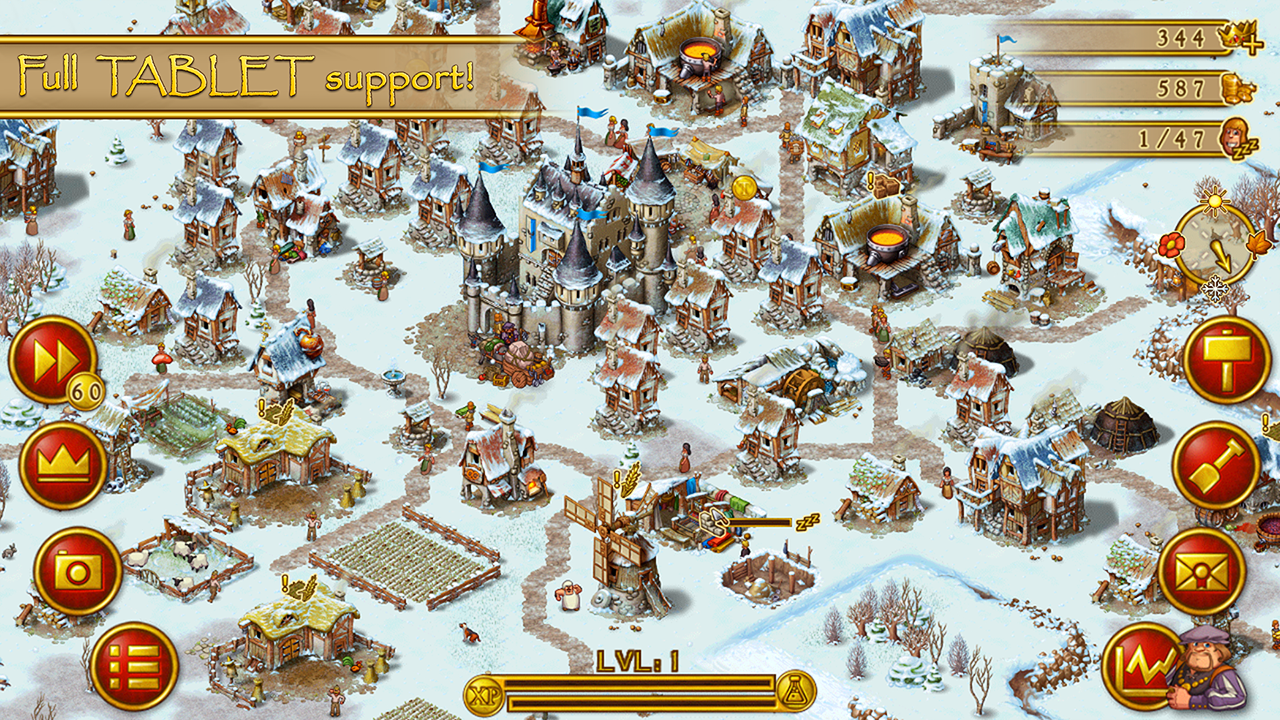Select the shovel demolish tool
This screenshot has width=1280, height=720.
1215,465
